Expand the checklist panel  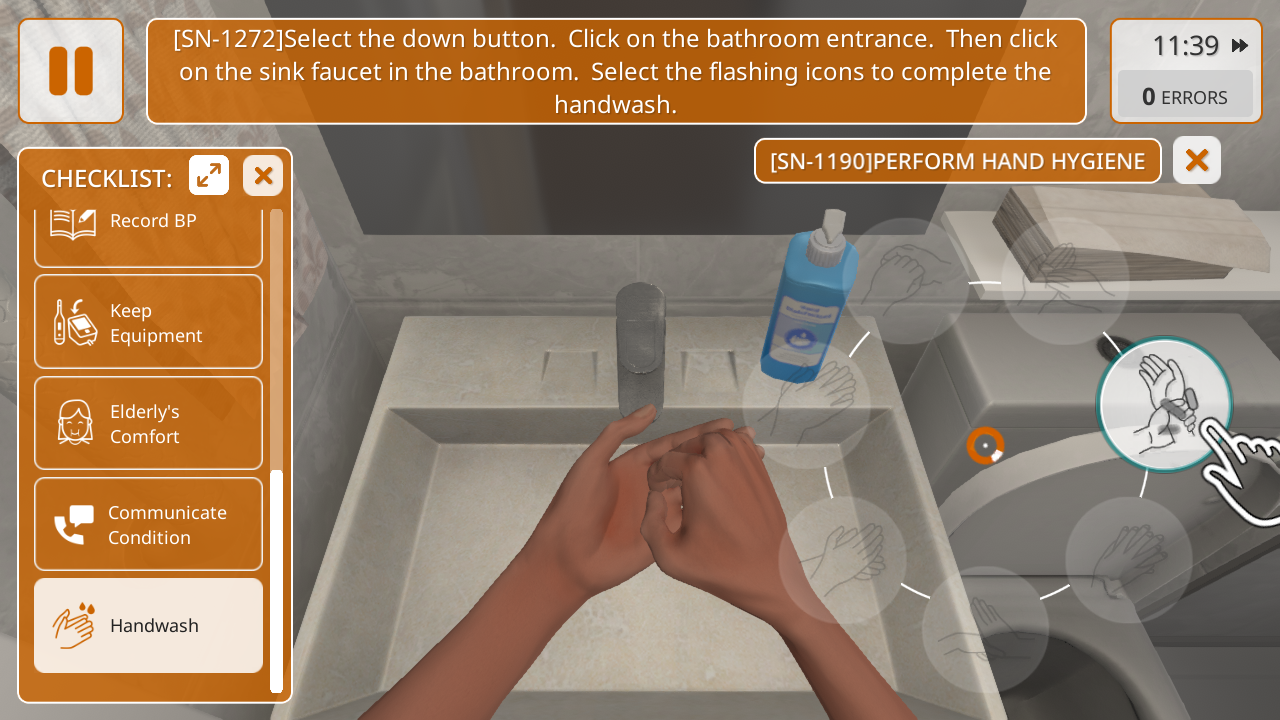[x=209, y=176]
